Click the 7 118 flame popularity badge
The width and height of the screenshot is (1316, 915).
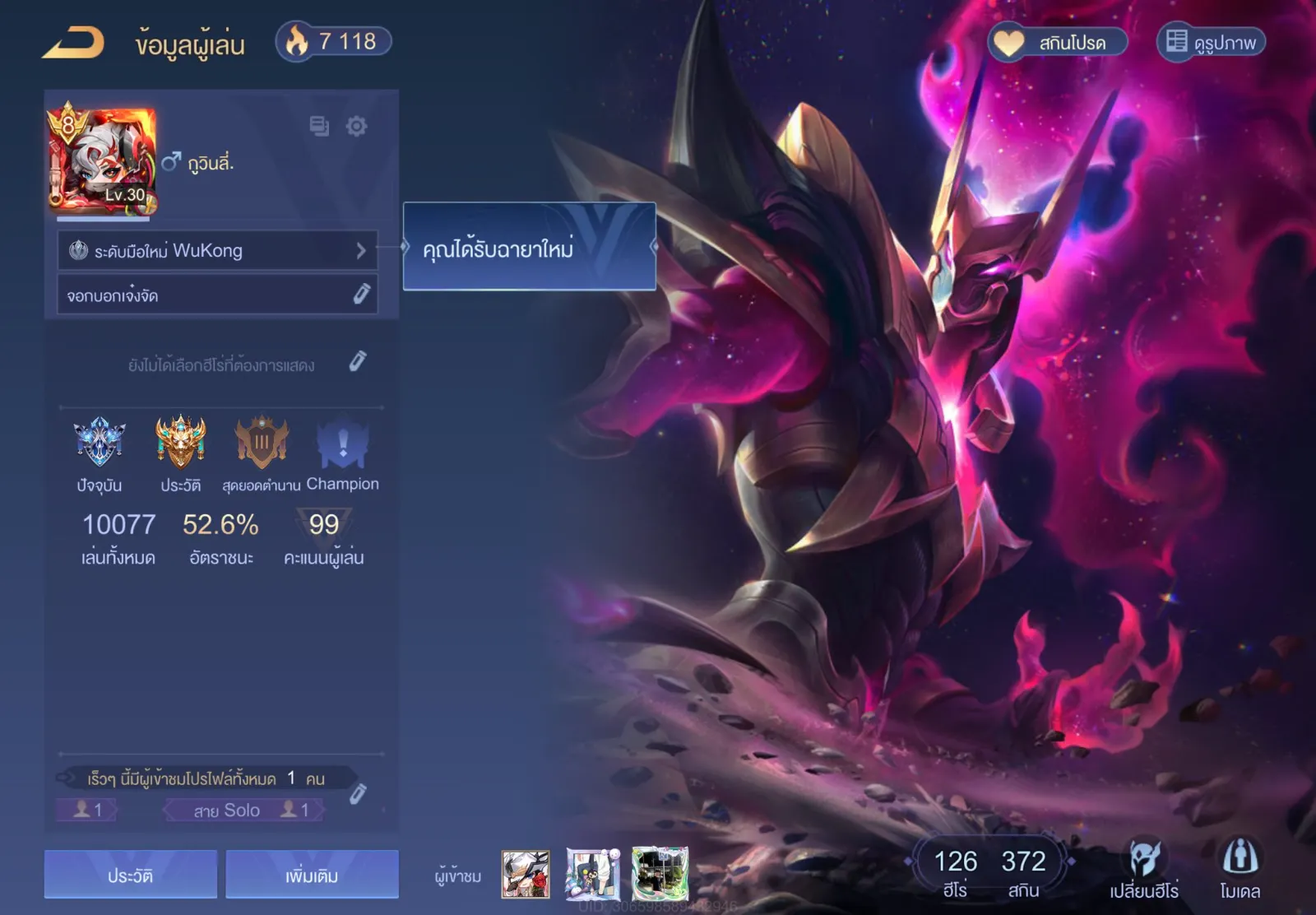333,41
